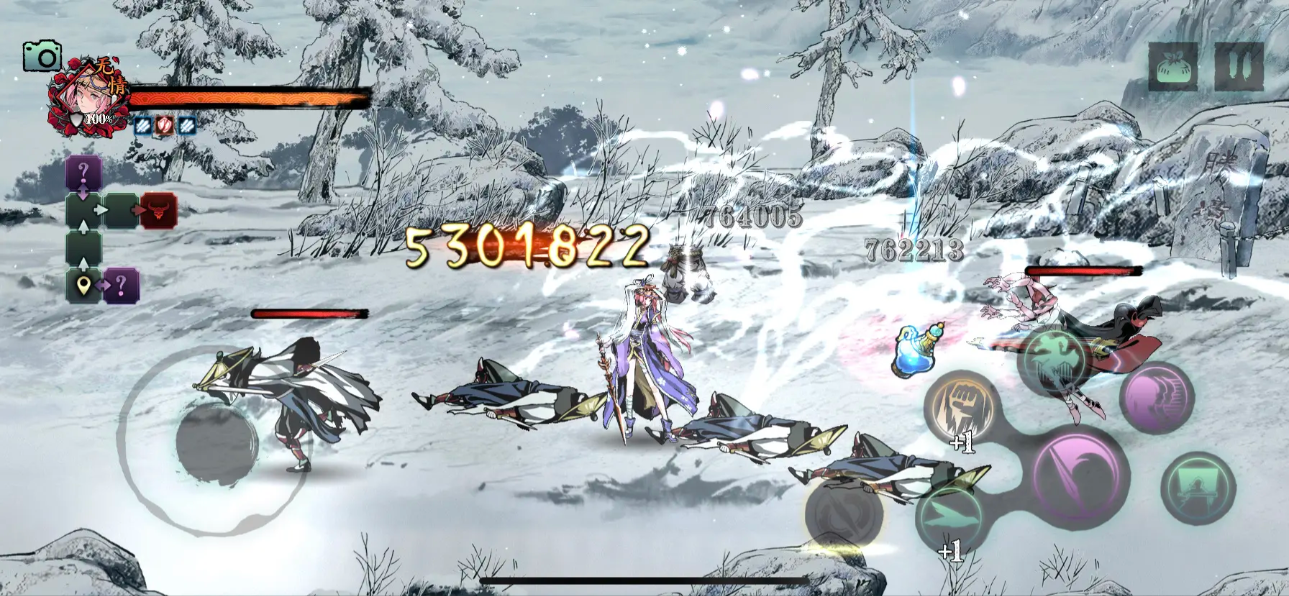Image resolution: width=1289 pixels, height=596 pixels.
Task: Select the red boss room on minimap
Action: [158, 211]
